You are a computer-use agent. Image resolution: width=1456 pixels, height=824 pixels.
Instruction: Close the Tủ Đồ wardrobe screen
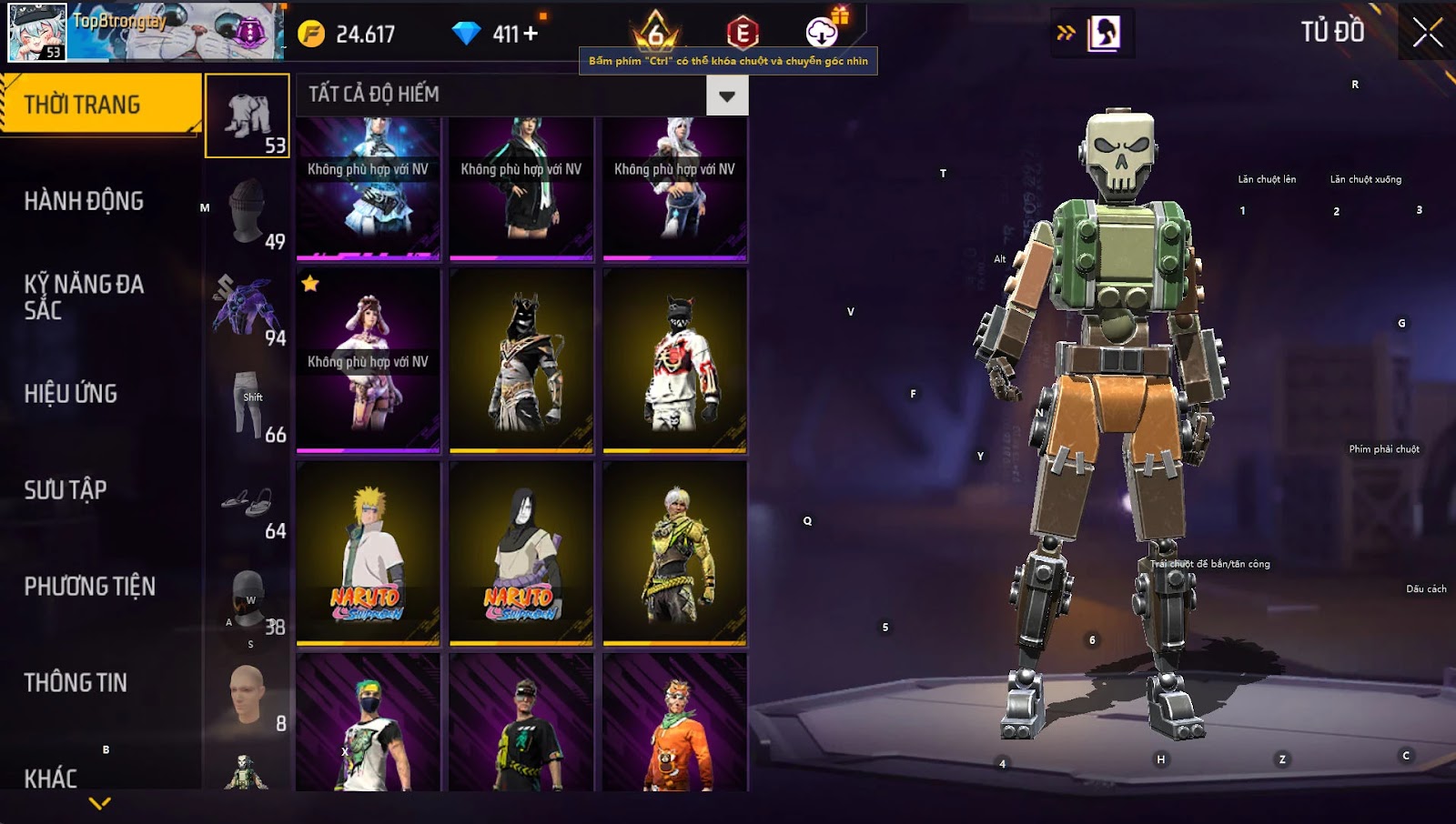[x=1427, y=33]
